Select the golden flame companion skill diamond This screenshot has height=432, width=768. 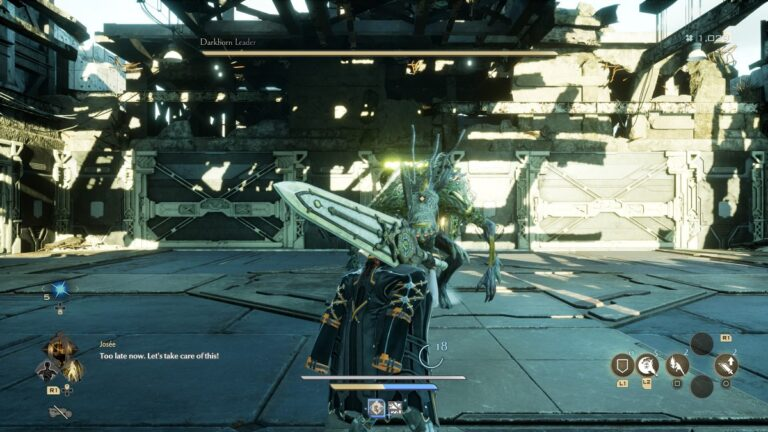point(72,370)
